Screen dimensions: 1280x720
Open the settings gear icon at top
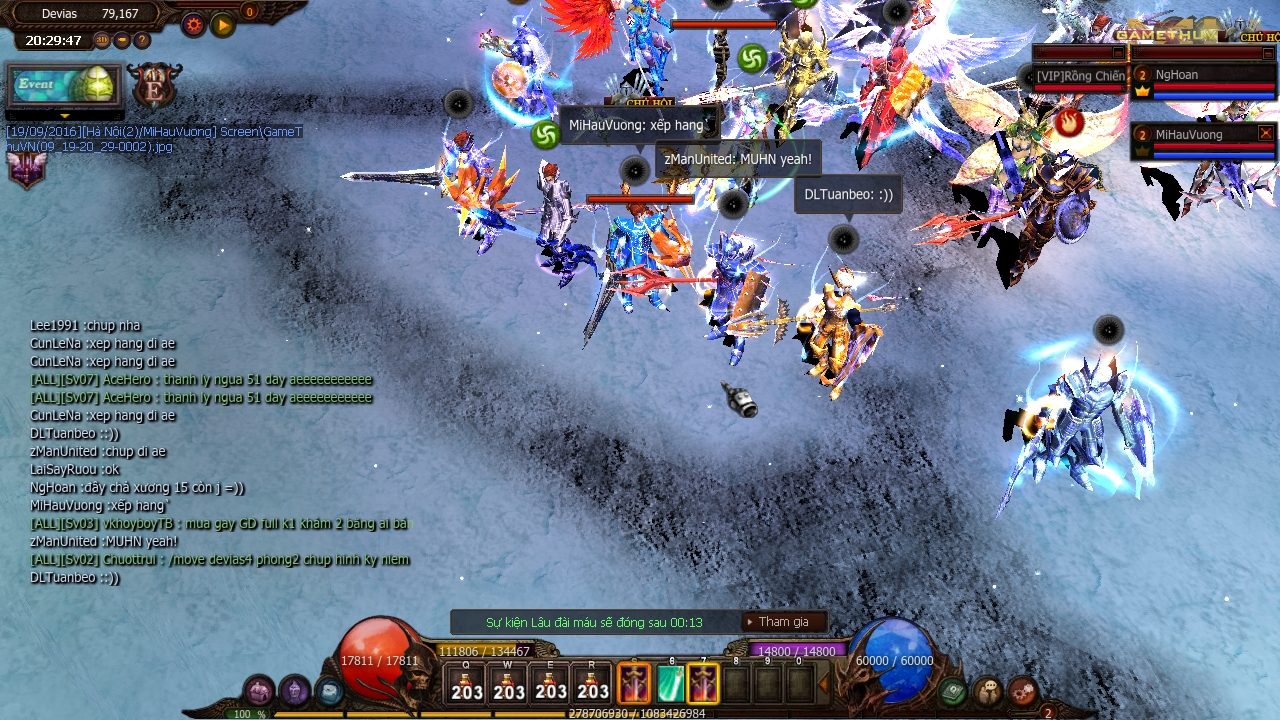point(192,25)
